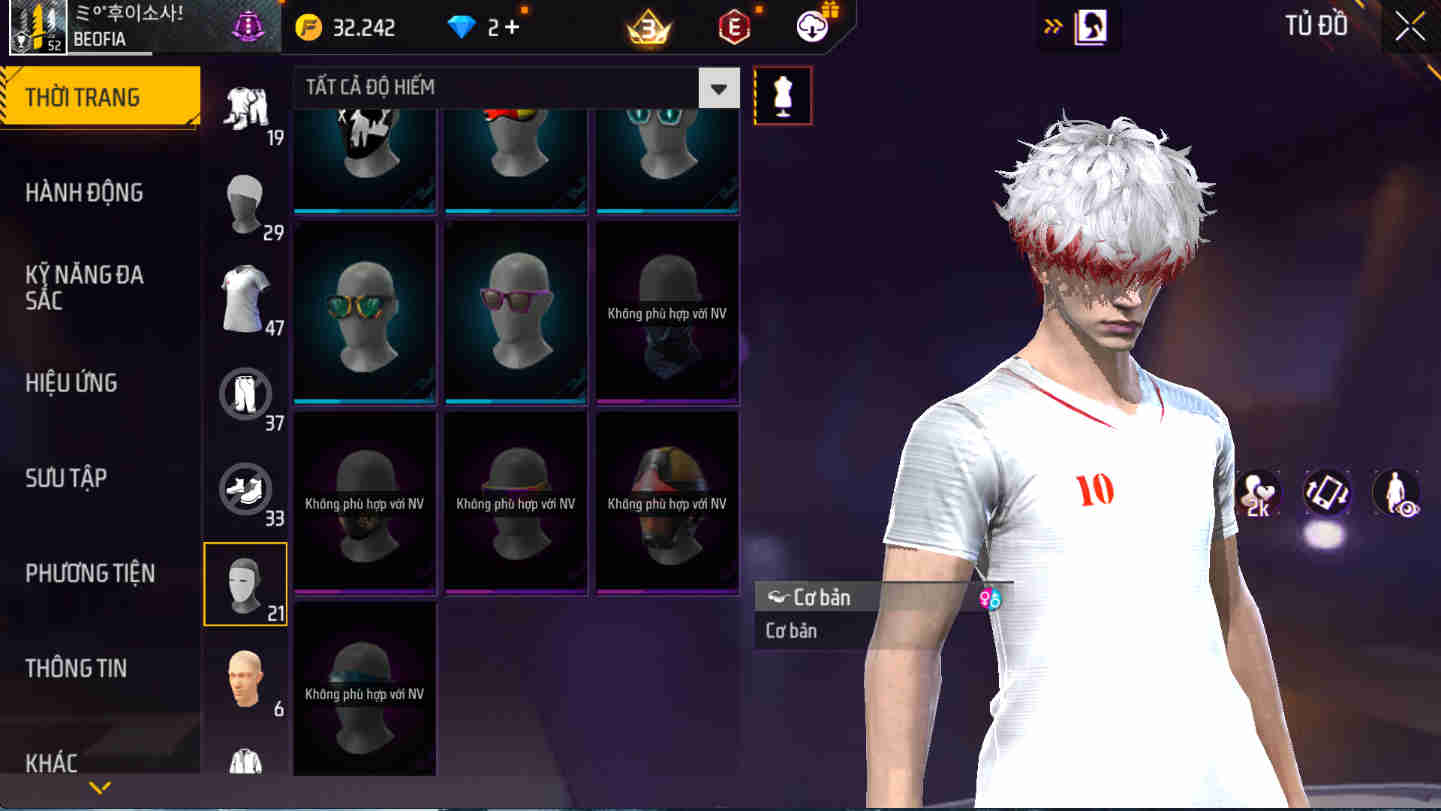The height and width of the screenshot is (811, 1441).
Task: Open the 2k likes character icon
Action: (x=1257, y=493)
